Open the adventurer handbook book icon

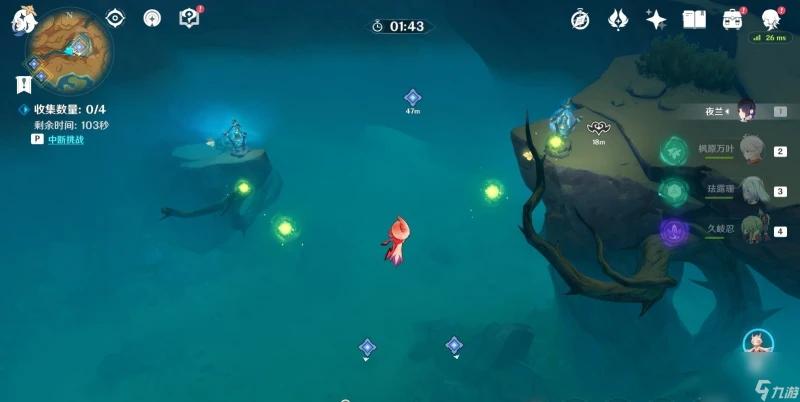[x=694, y=19]
